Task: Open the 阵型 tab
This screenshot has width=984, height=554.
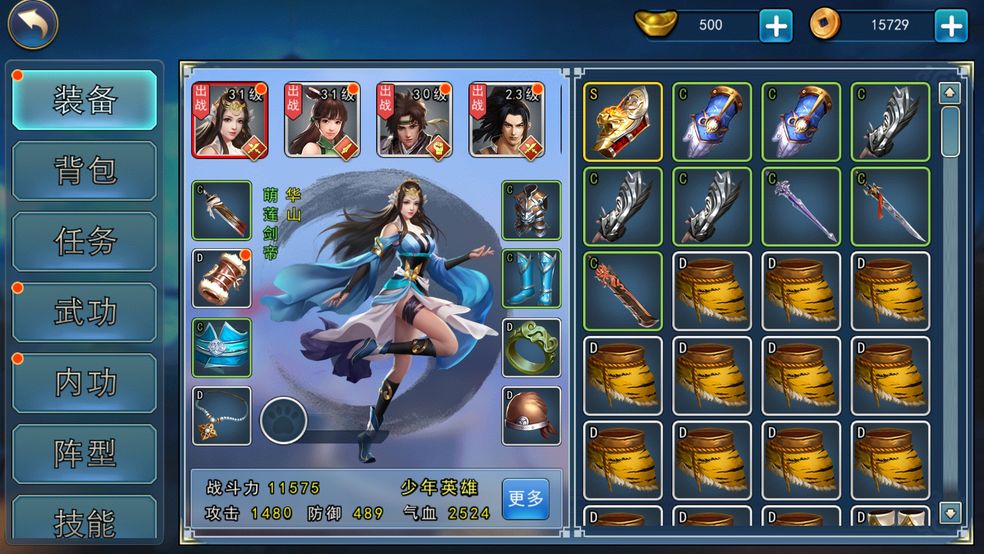Action: point(85,454)
